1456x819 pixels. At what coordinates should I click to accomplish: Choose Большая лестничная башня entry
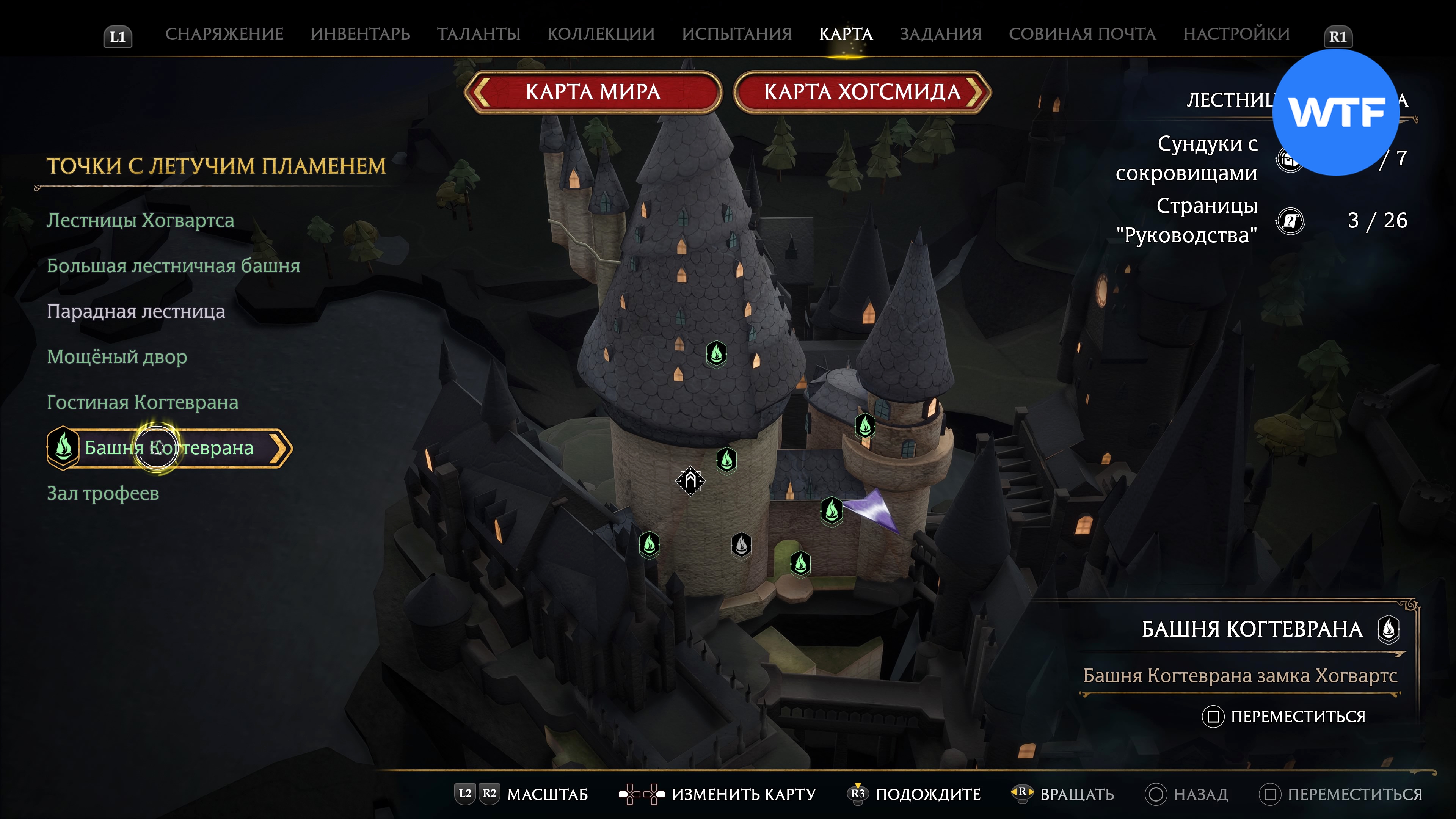pyautogui.click(x=173, y=266)
